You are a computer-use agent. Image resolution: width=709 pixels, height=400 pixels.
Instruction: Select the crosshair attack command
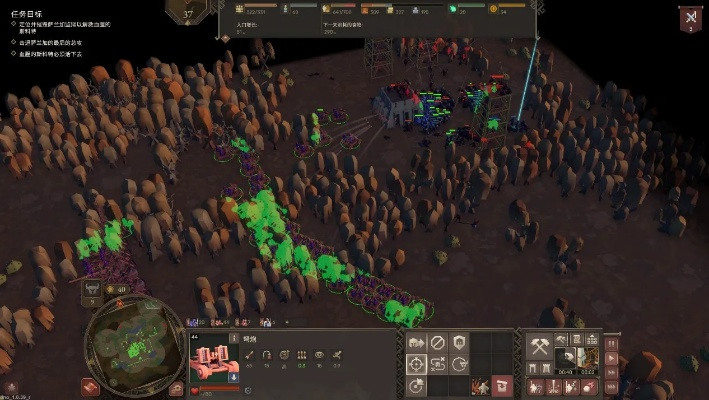pyautogui.click(x=416, y=365)
